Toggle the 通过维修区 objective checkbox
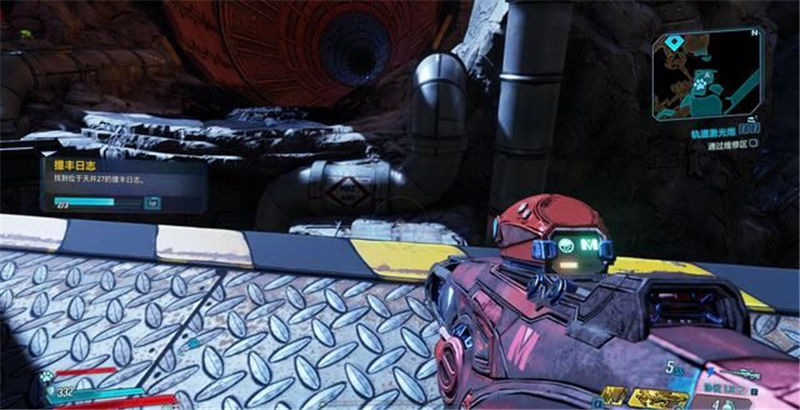Screen dimensions: 800x410 752,144
